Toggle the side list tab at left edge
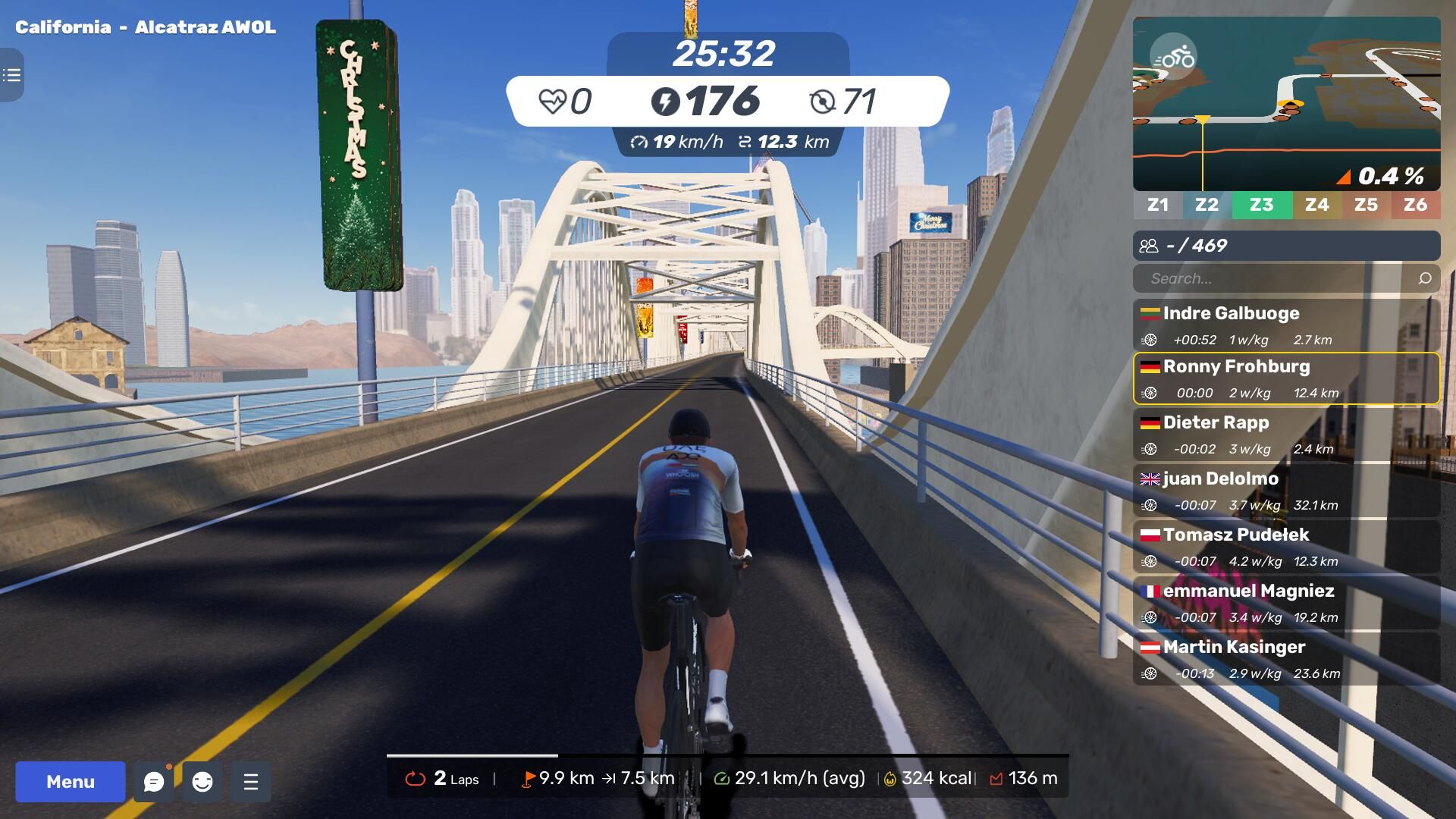This screenshot has width=1456, height=819. [x=11, y=75]
